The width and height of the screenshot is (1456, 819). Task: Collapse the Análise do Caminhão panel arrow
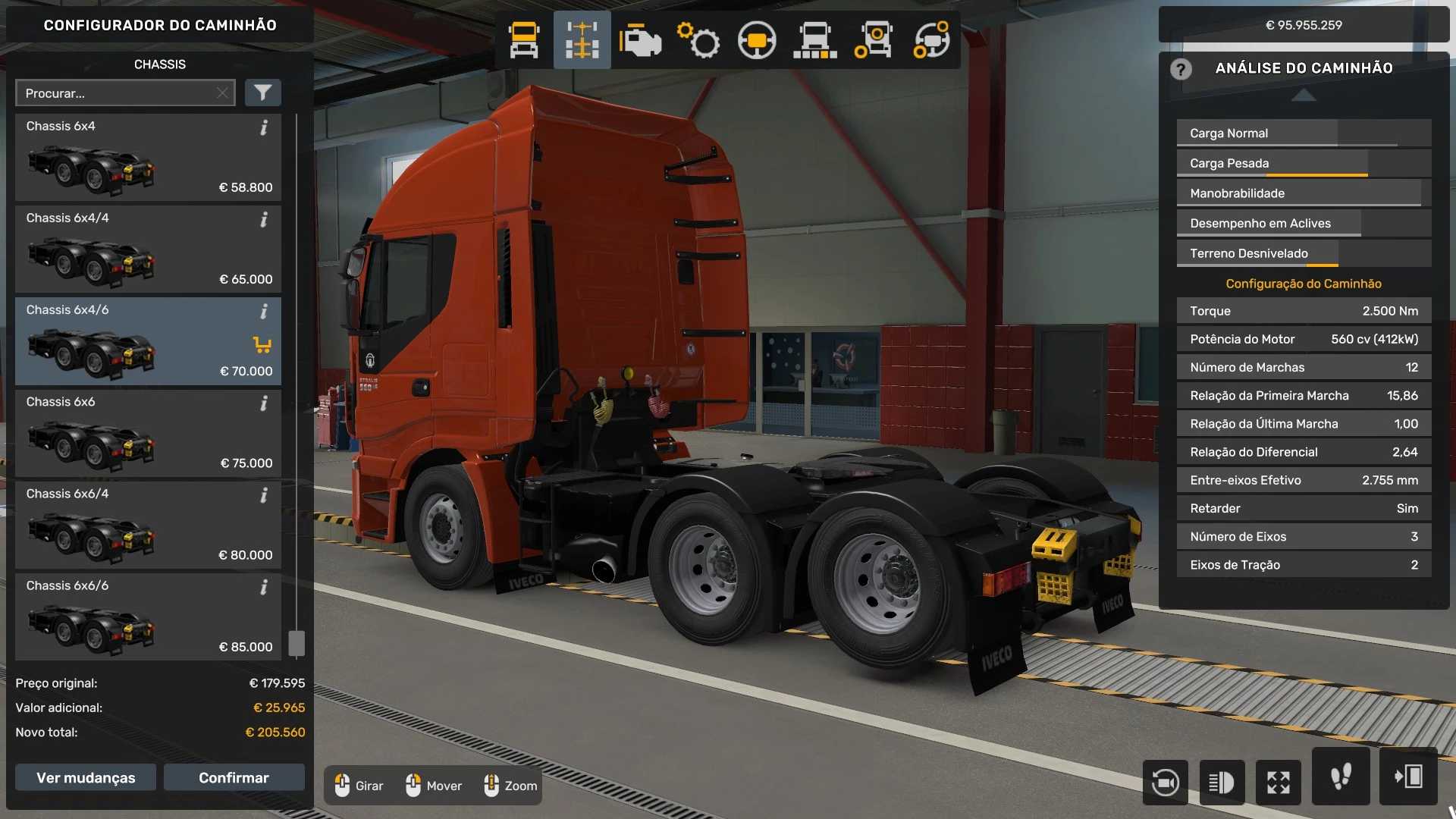(x=1304, y=95)
